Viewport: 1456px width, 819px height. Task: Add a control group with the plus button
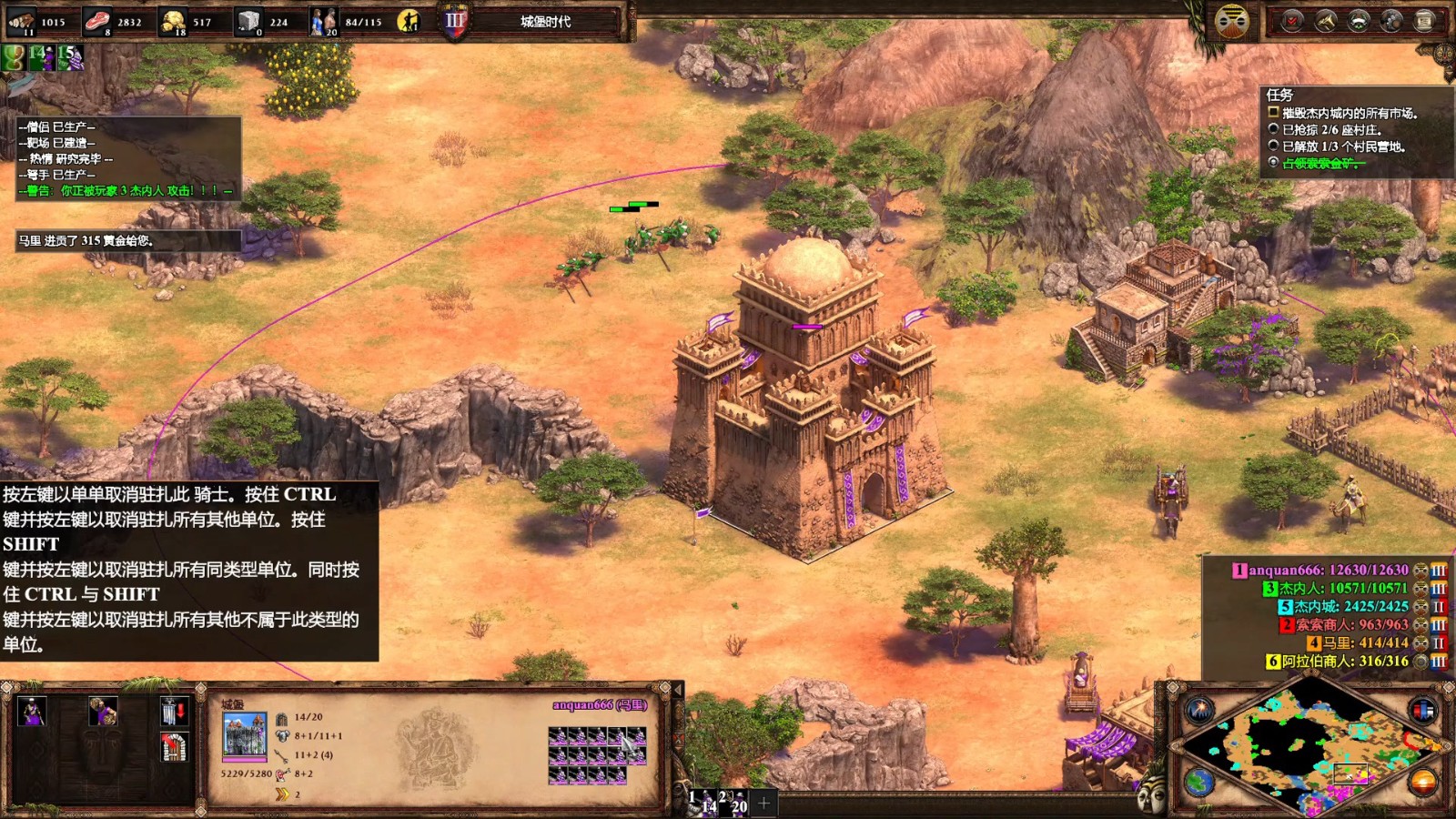click(x=764, y=803)
